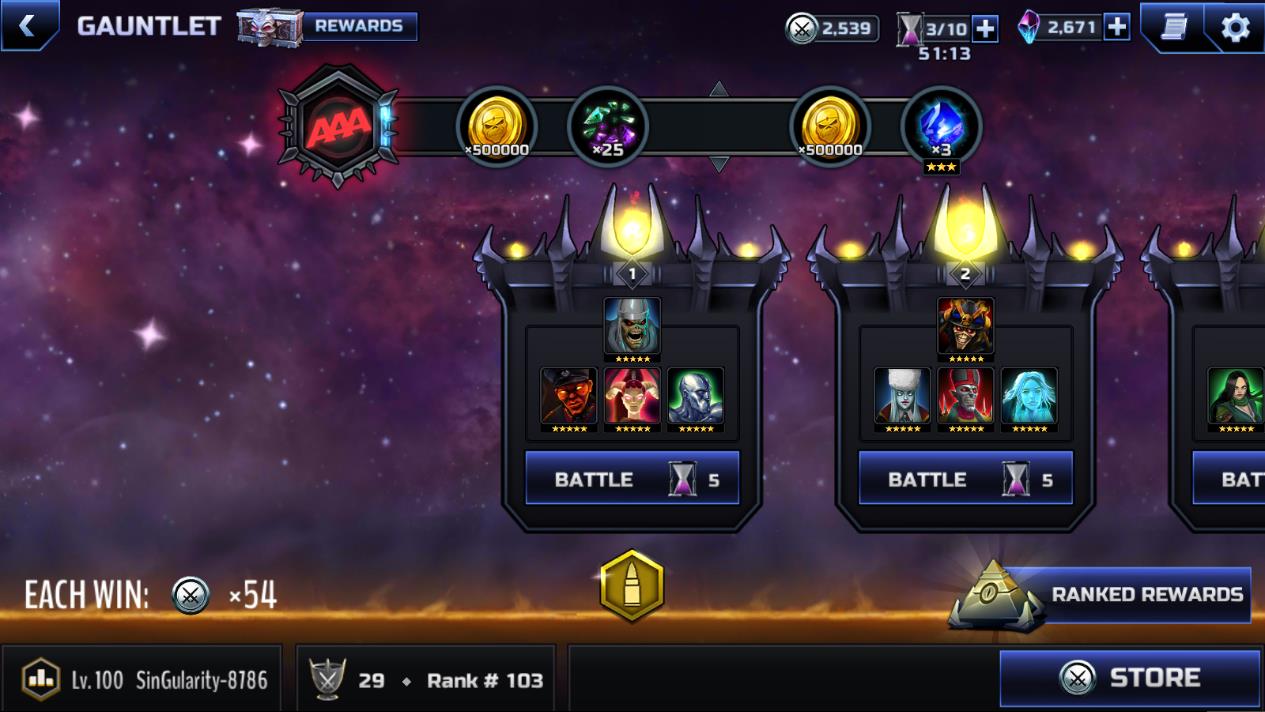The height and width of the screenshot is (712, 1265).
Task: Click the down arrow below reward track
Action: tap(718, 164)
